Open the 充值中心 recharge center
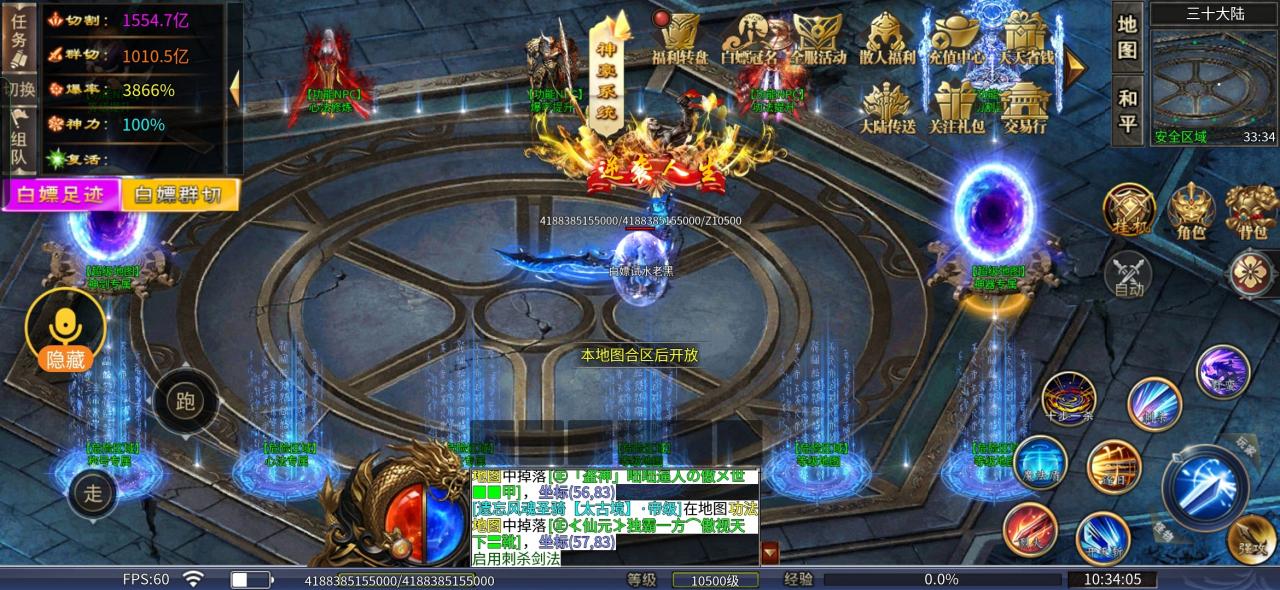This screenshot has height=590, width=1280. pyautogui.click(x=956, y=40)
